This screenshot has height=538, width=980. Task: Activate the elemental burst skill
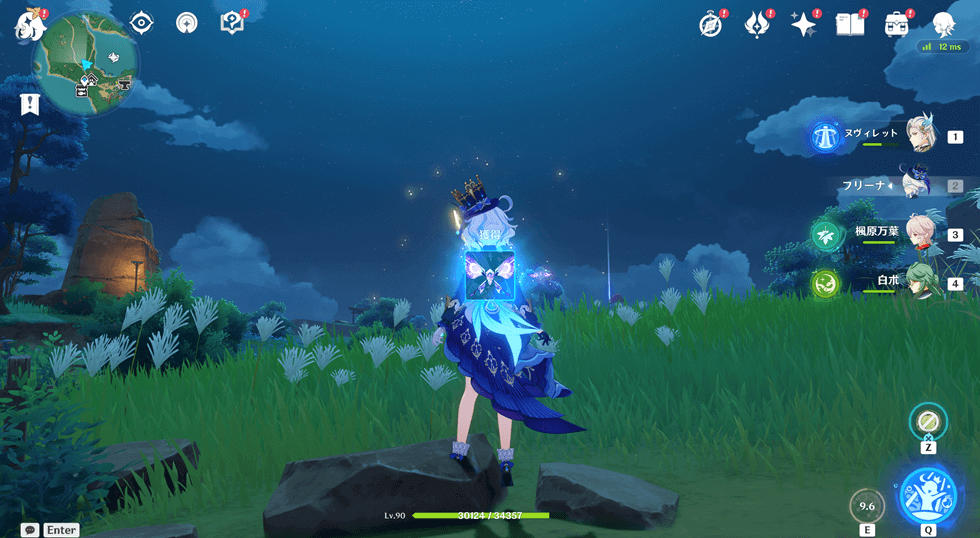point(928,494)
